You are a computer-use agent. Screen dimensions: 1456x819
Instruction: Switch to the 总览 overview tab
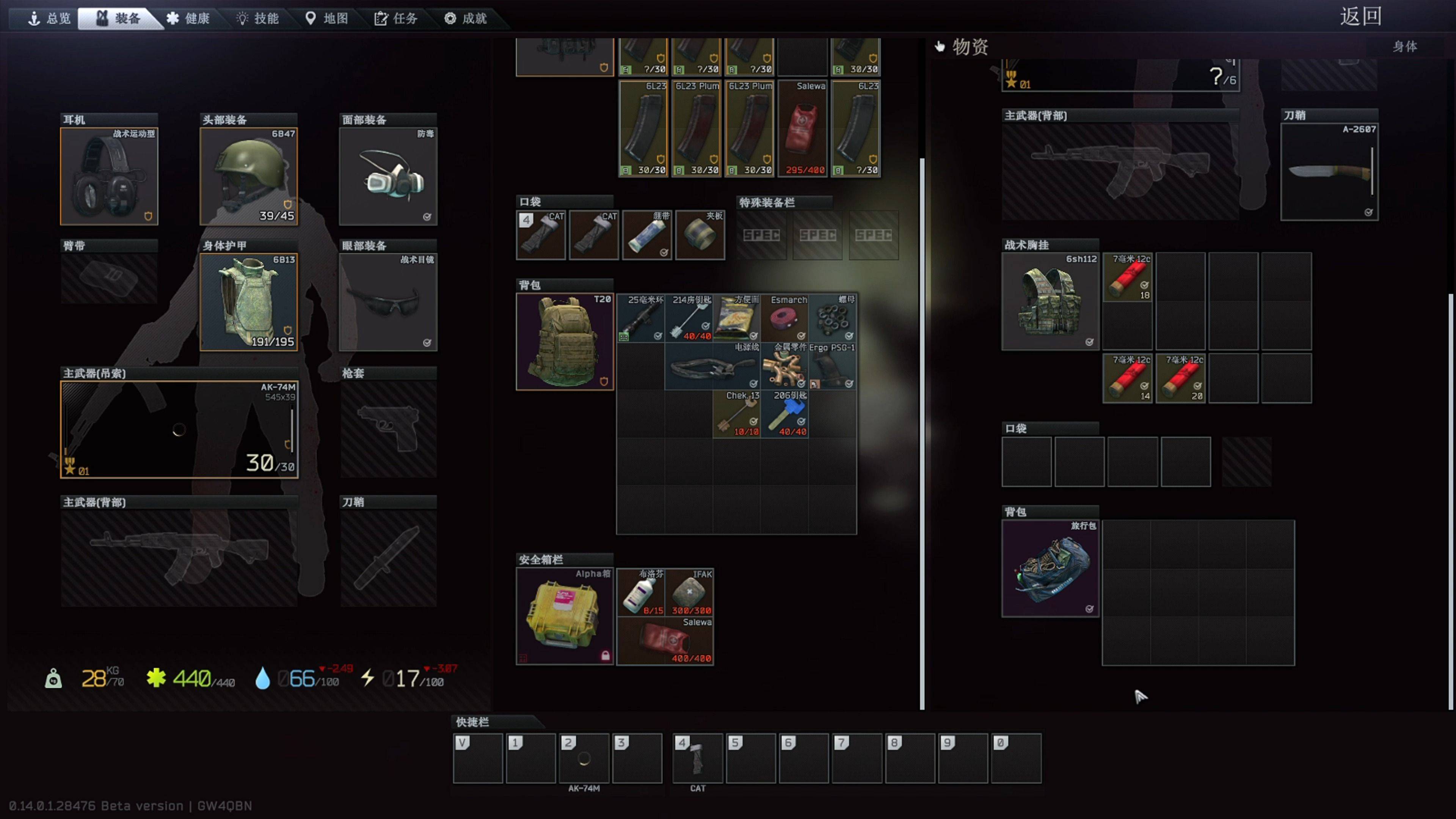50,19
